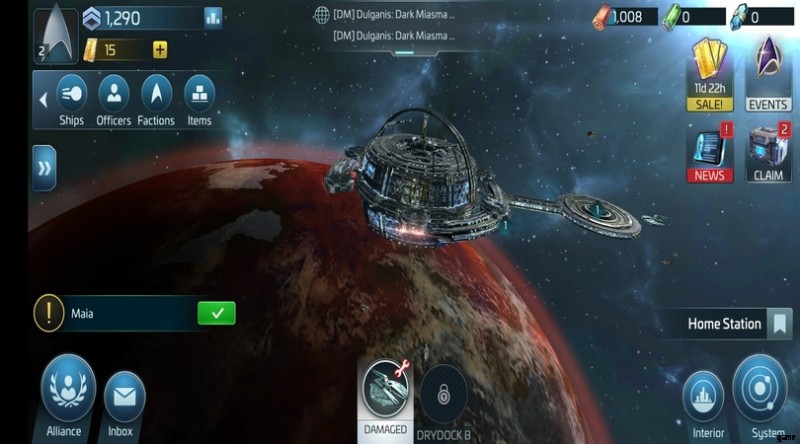Open the Officers menu
This screenshot has height=444, width=800.
click(x=114, y=99)
